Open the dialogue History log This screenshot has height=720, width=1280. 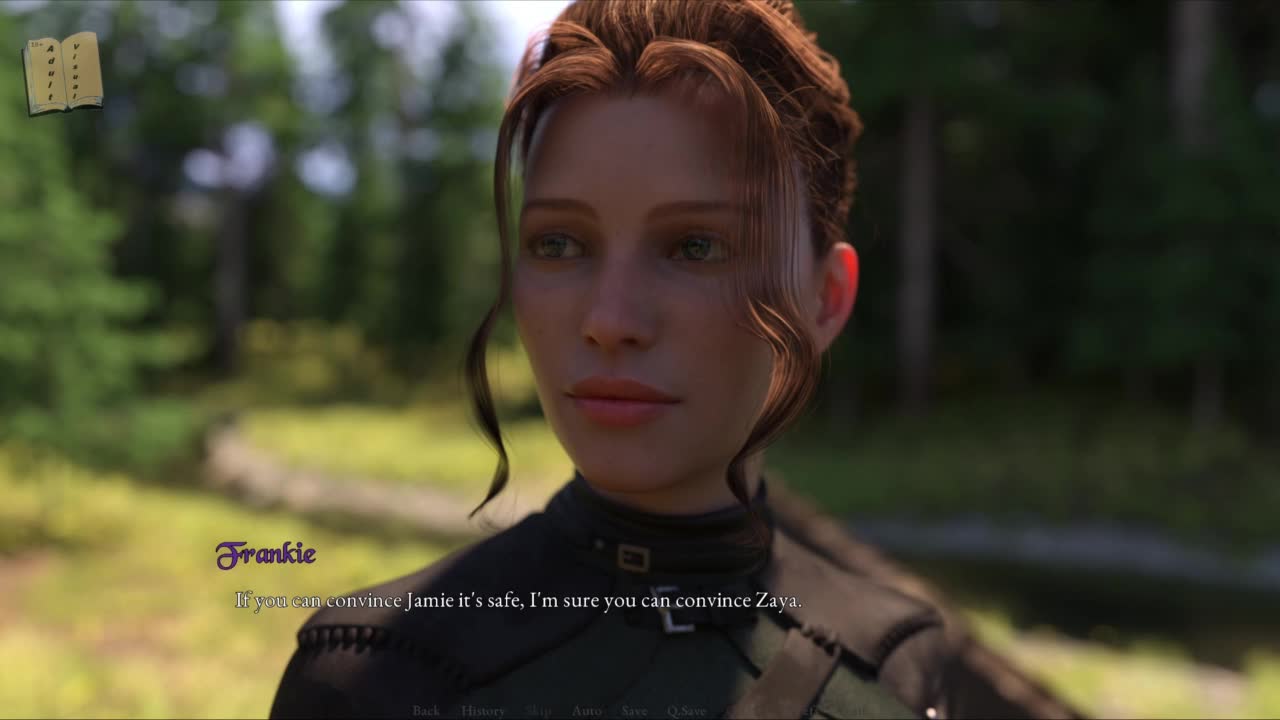(483, 711)
